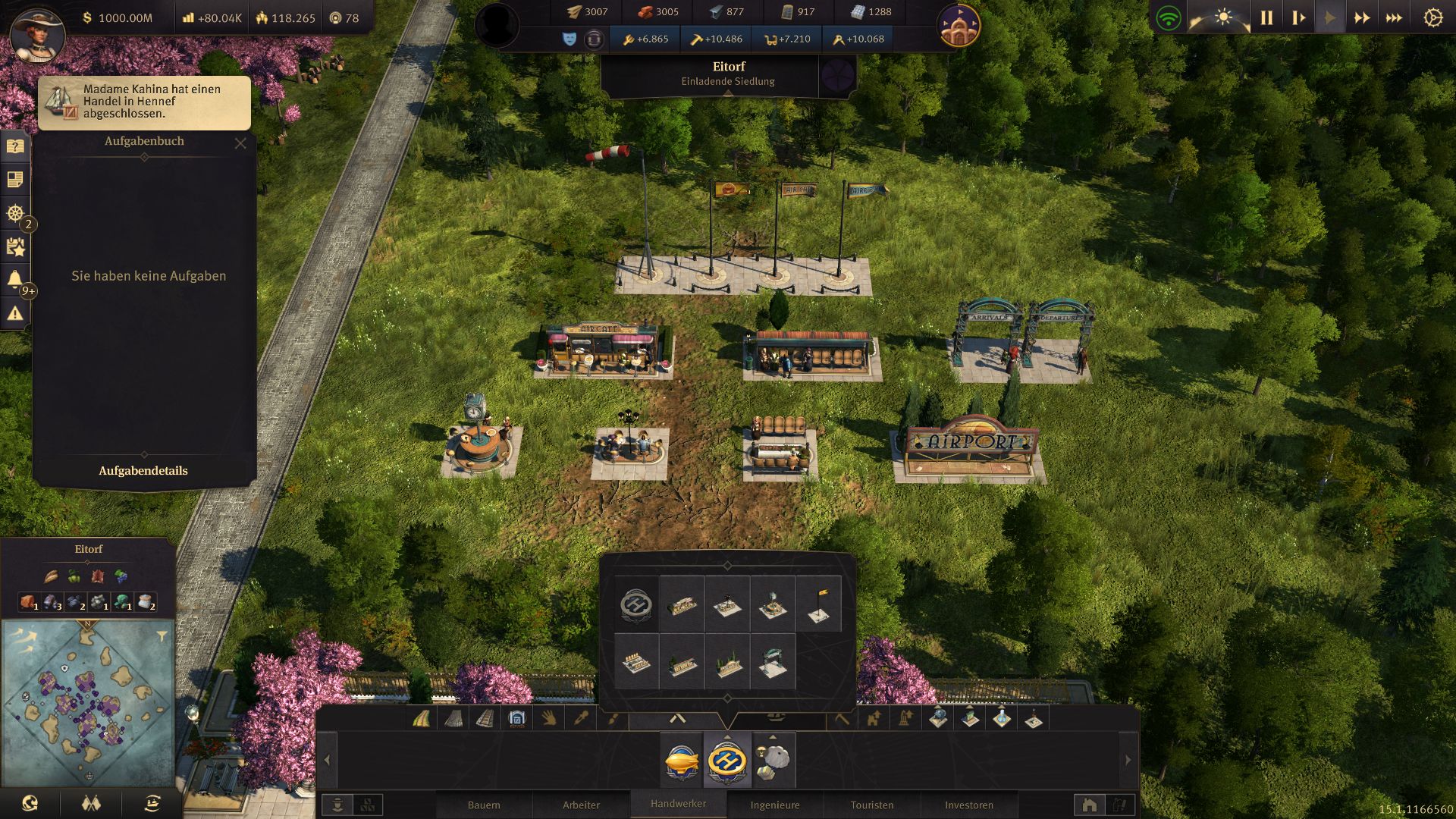Set game speed to double fast-forward
Screen dimensions: 1456x819
(x=1362, y=17)
